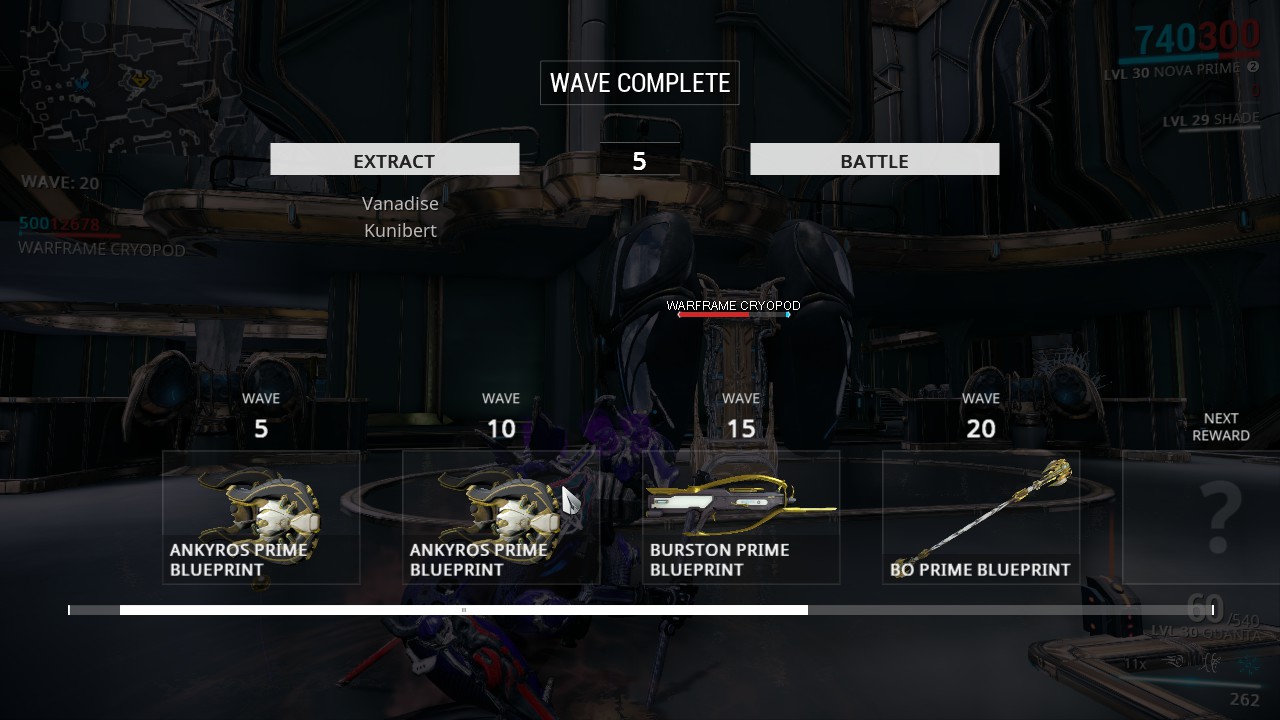Select the wave 5 Ankyros Prime Blueprint reward
The height and width of the screenshot is (720, 1280).
[261, 517]
